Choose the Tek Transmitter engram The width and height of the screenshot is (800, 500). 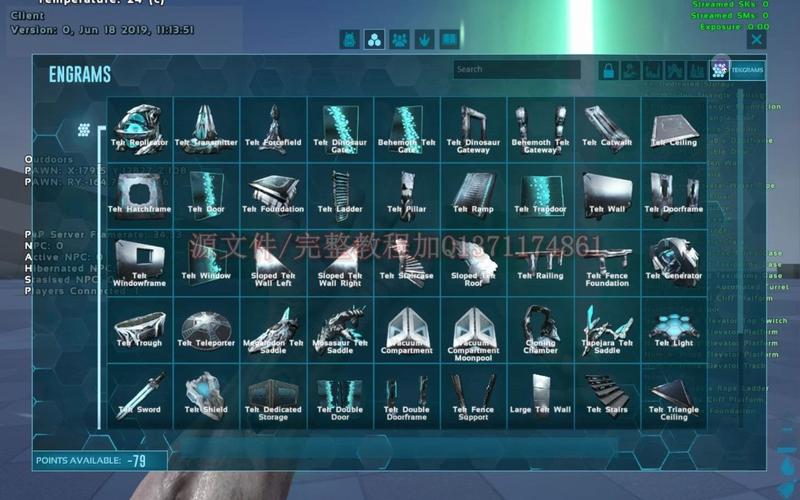pyautogui.click(x=207, y=129)
